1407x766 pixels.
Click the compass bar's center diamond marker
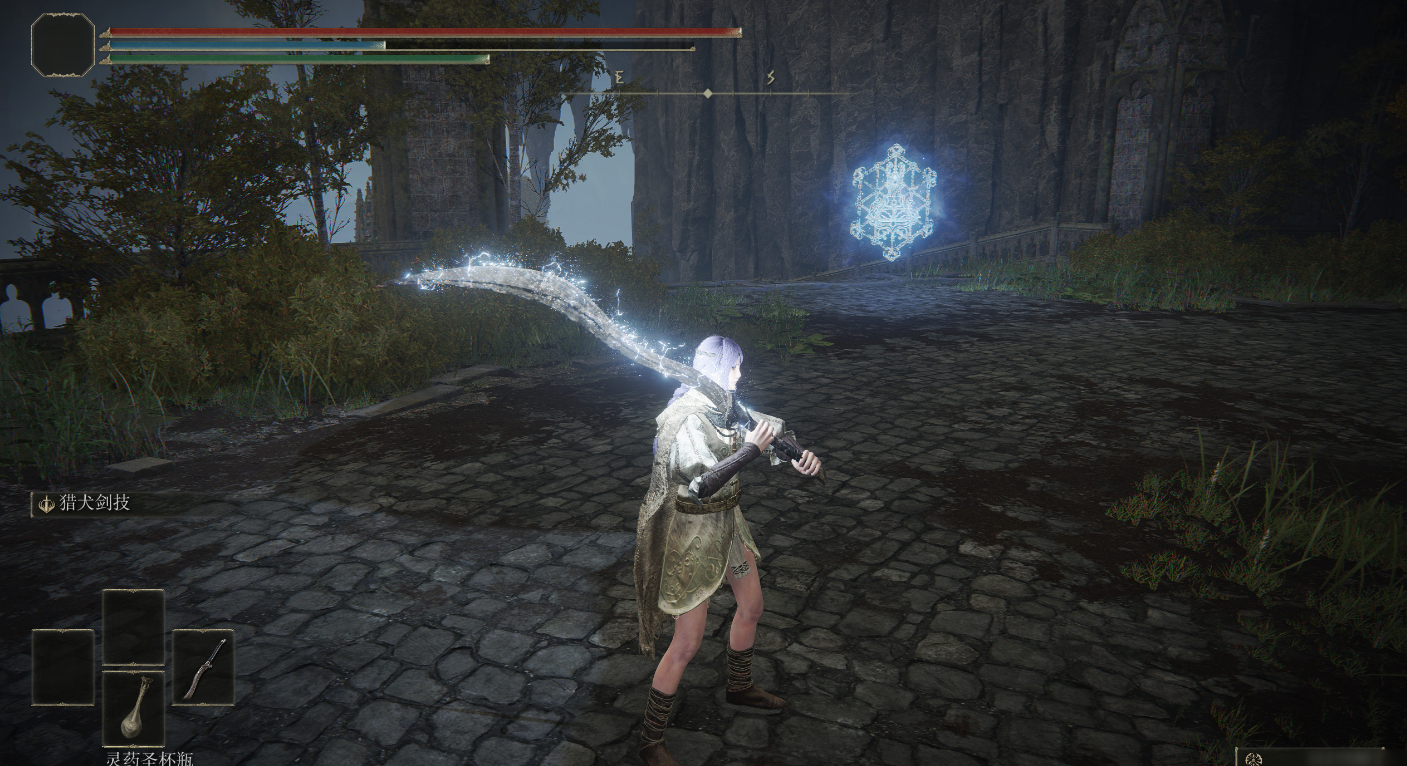point(708,93)
